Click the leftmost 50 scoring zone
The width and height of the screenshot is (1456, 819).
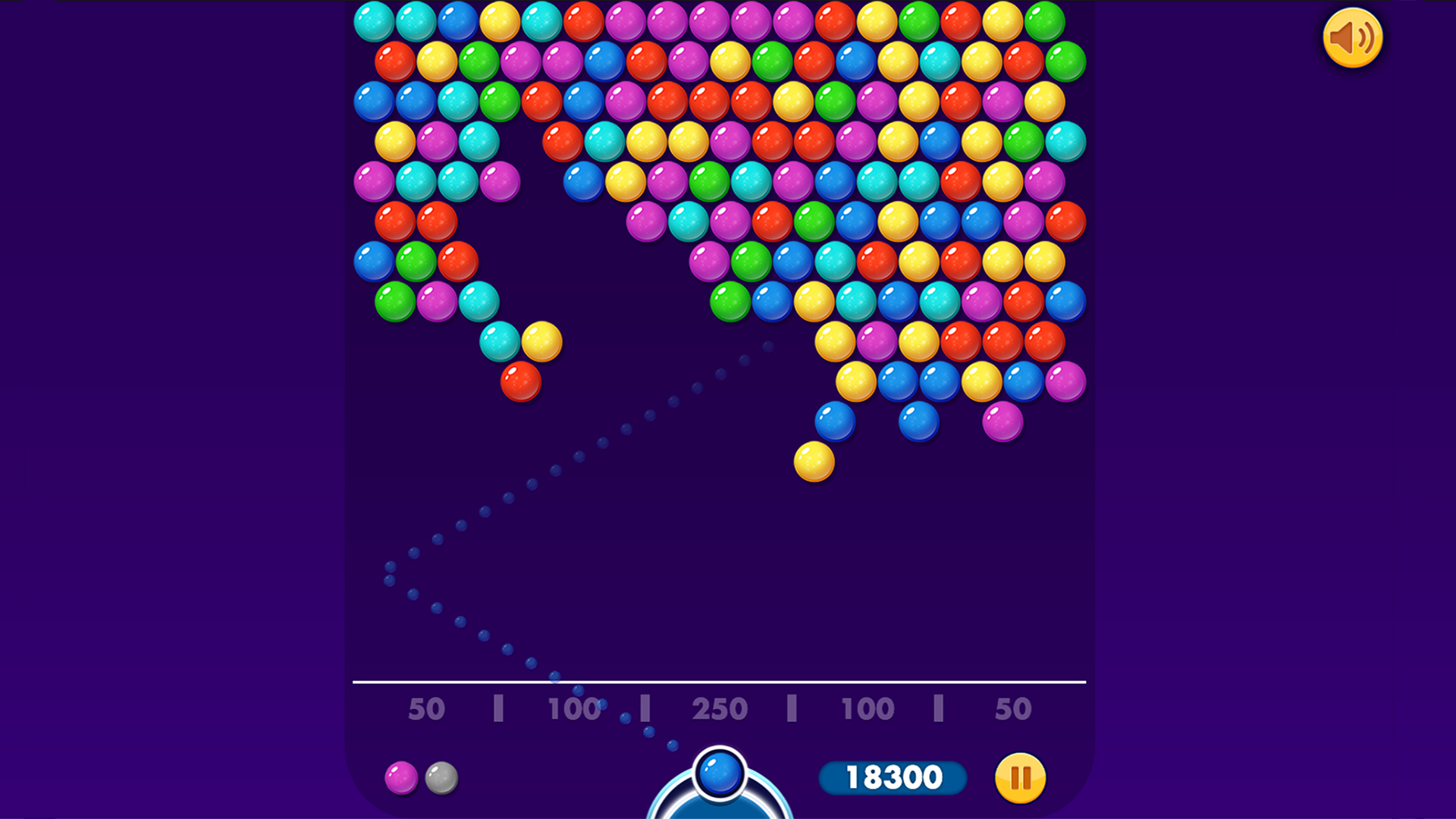[427, 709]
